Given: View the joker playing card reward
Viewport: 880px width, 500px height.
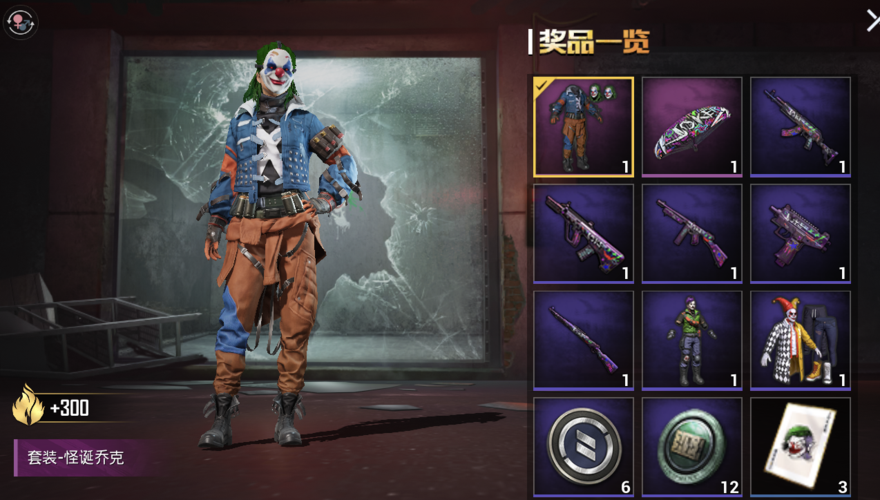Looking at the screenshot, I should pos(800,446).
